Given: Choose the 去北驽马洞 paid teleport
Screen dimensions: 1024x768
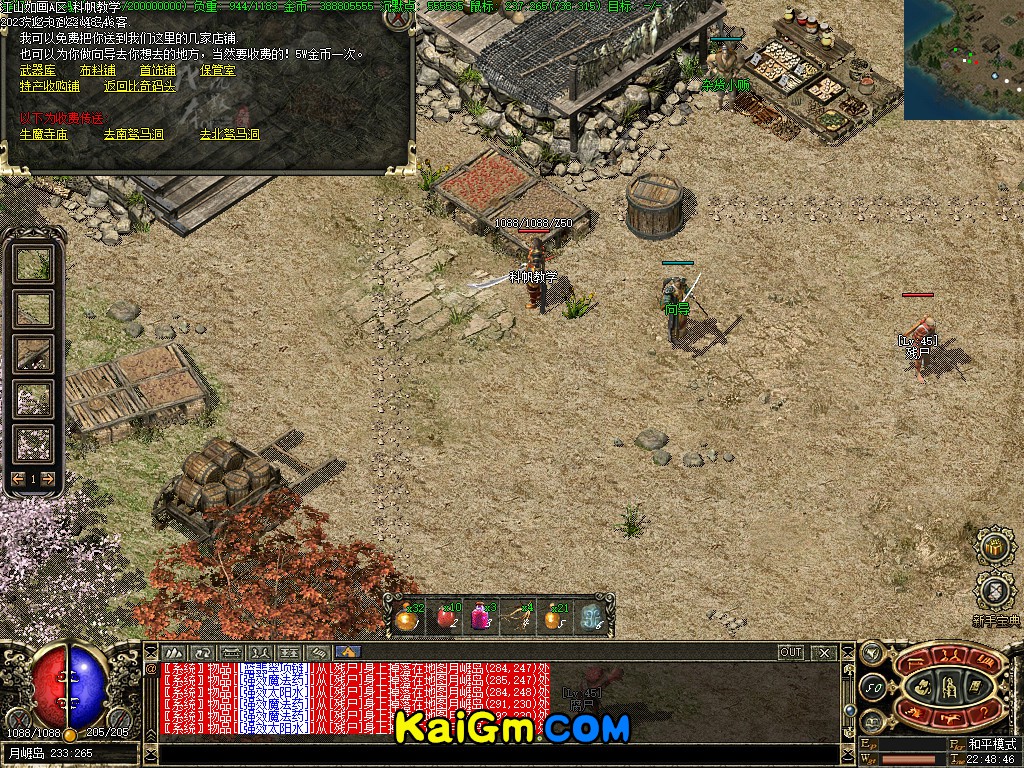Looking at the screenshot, I should (x=229, y=133).
